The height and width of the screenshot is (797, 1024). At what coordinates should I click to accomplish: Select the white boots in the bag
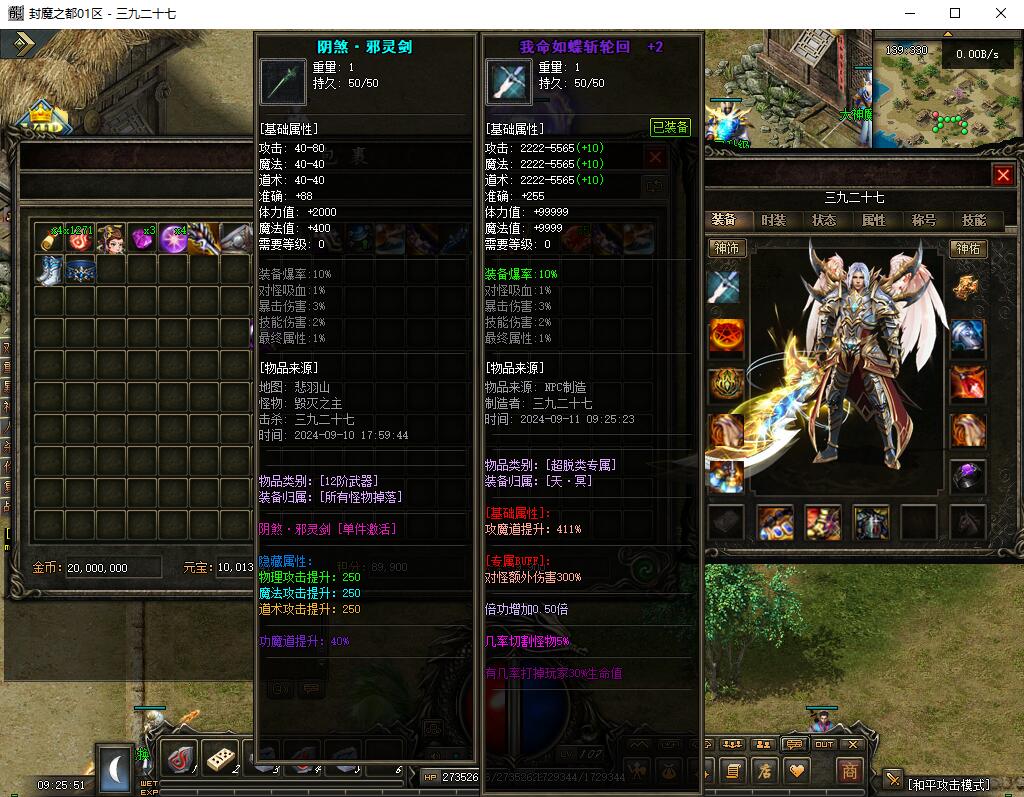coord(49,270)
